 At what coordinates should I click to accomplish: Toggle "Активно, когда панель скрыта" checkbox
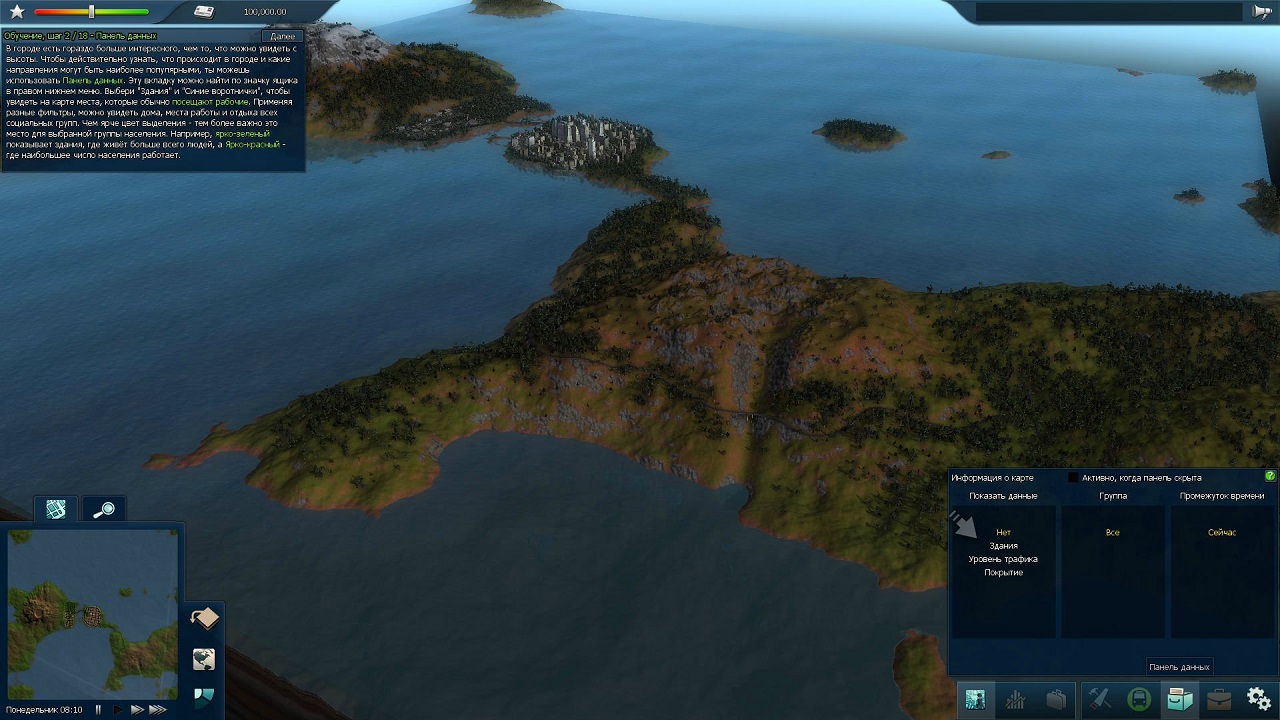click(1074, 478)
